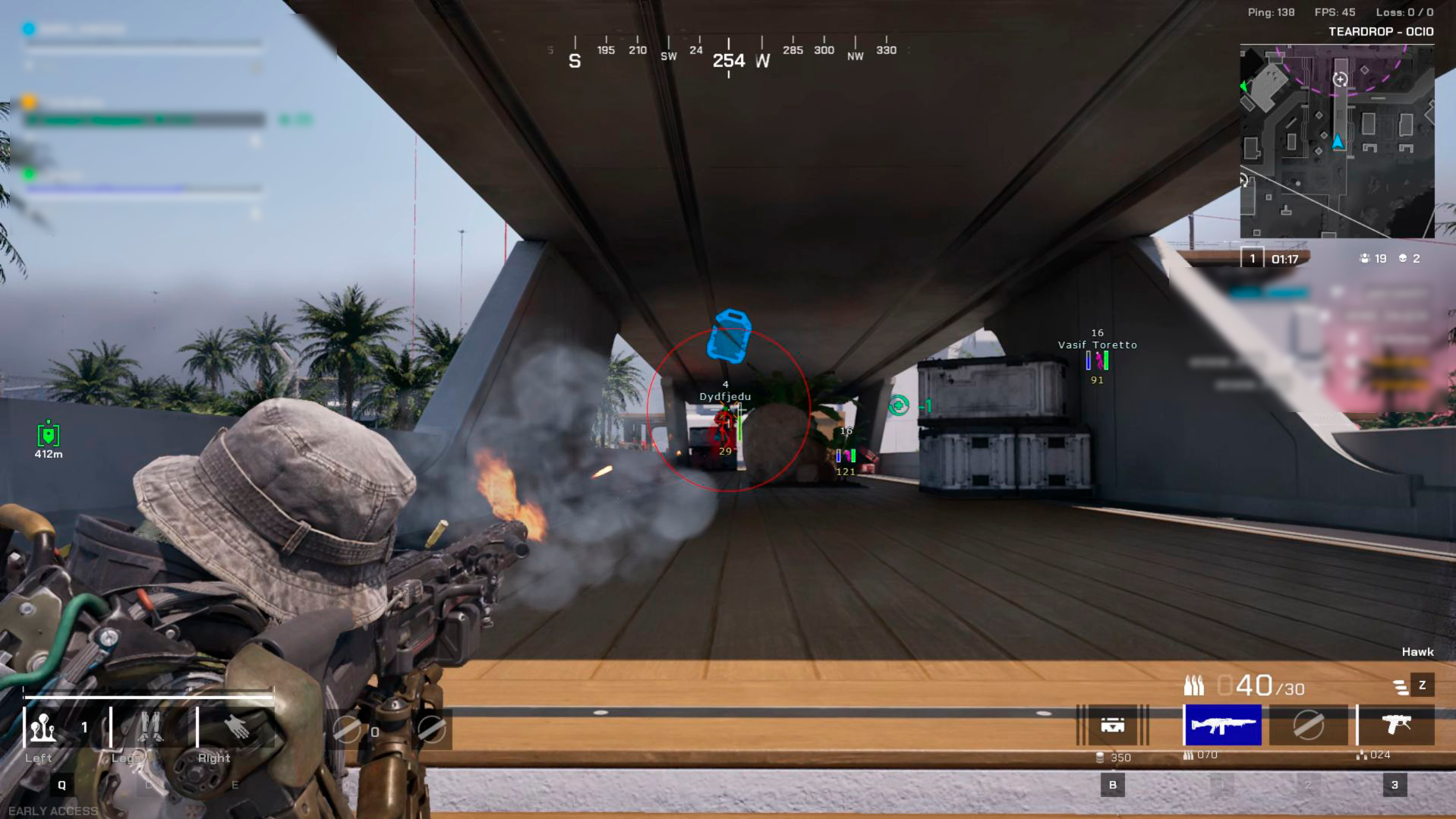Activate the Left limb ability

pos(43,729)
